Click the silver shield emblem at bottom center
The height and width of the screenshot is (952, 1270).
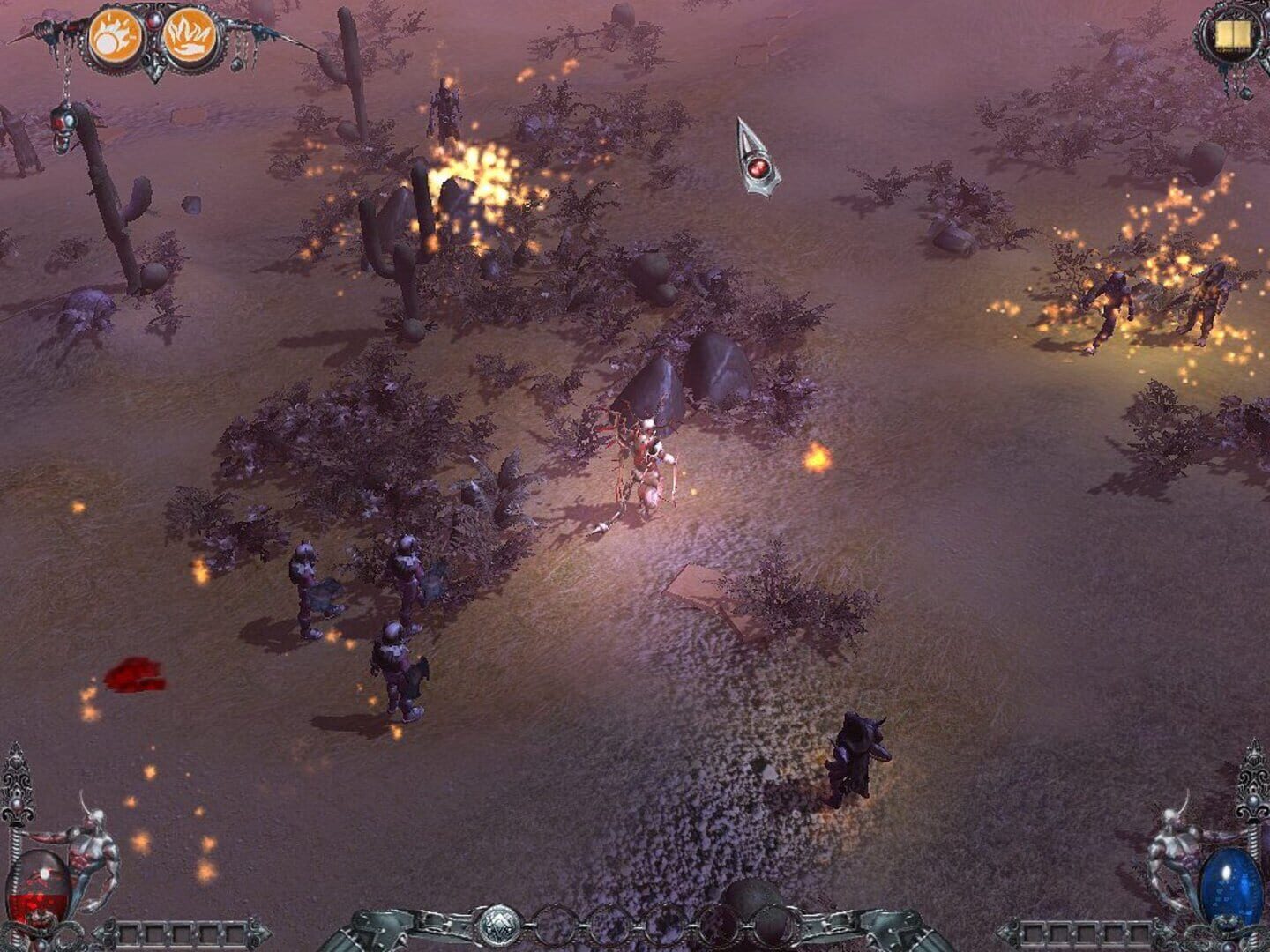pyautogui.click(x=499, y=924)
